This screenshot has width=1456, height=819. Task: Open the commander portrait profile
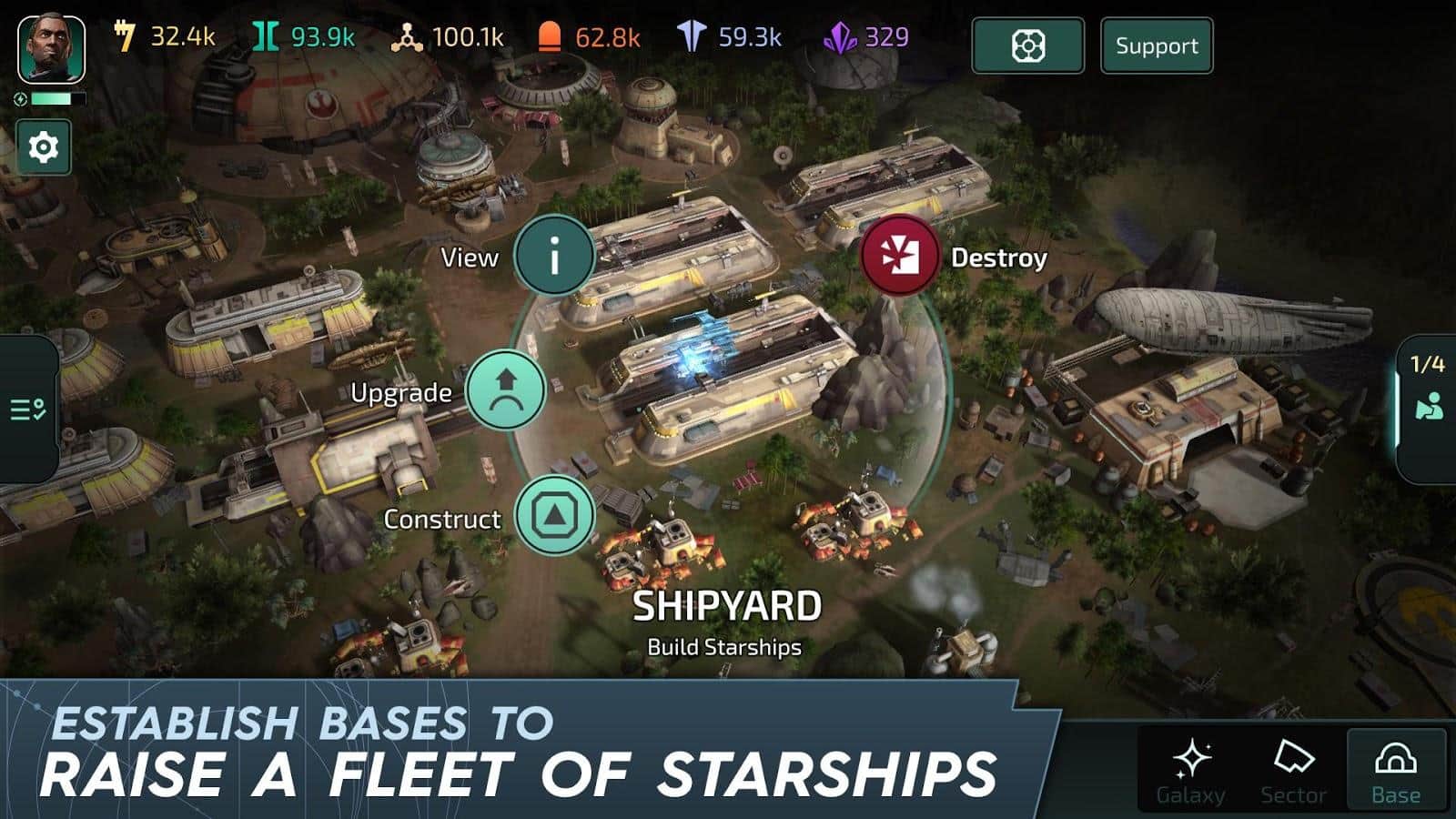(52, 50)
